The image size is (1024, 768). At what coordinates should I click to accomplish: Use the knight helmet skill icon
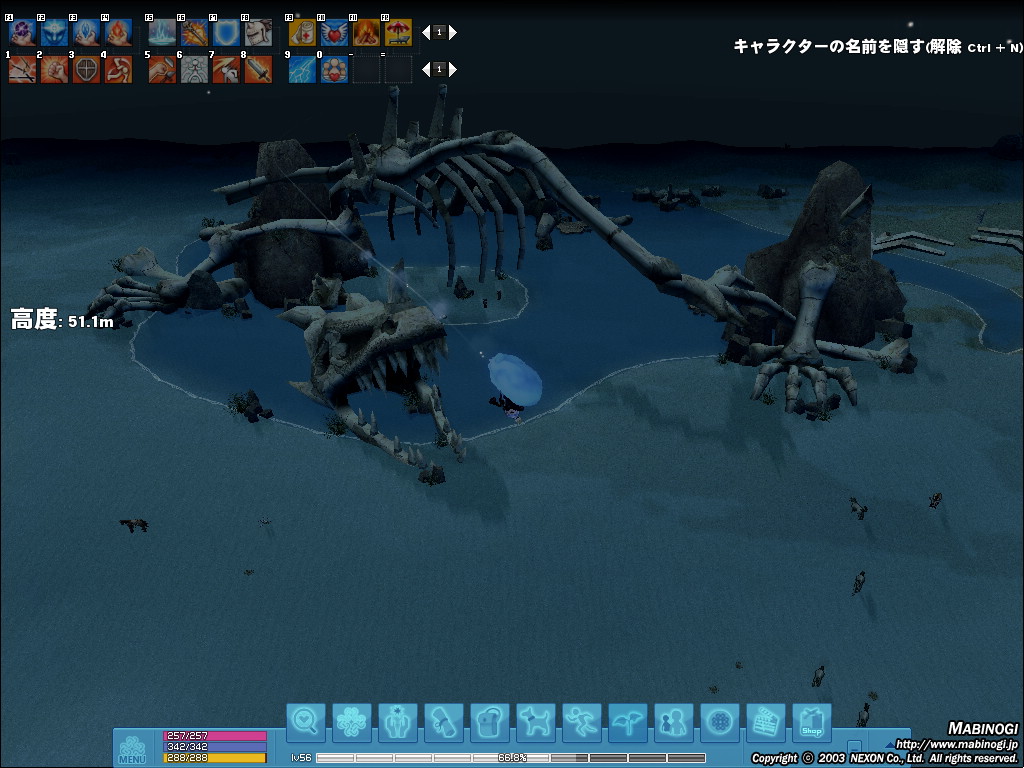[x=258, y=33]
